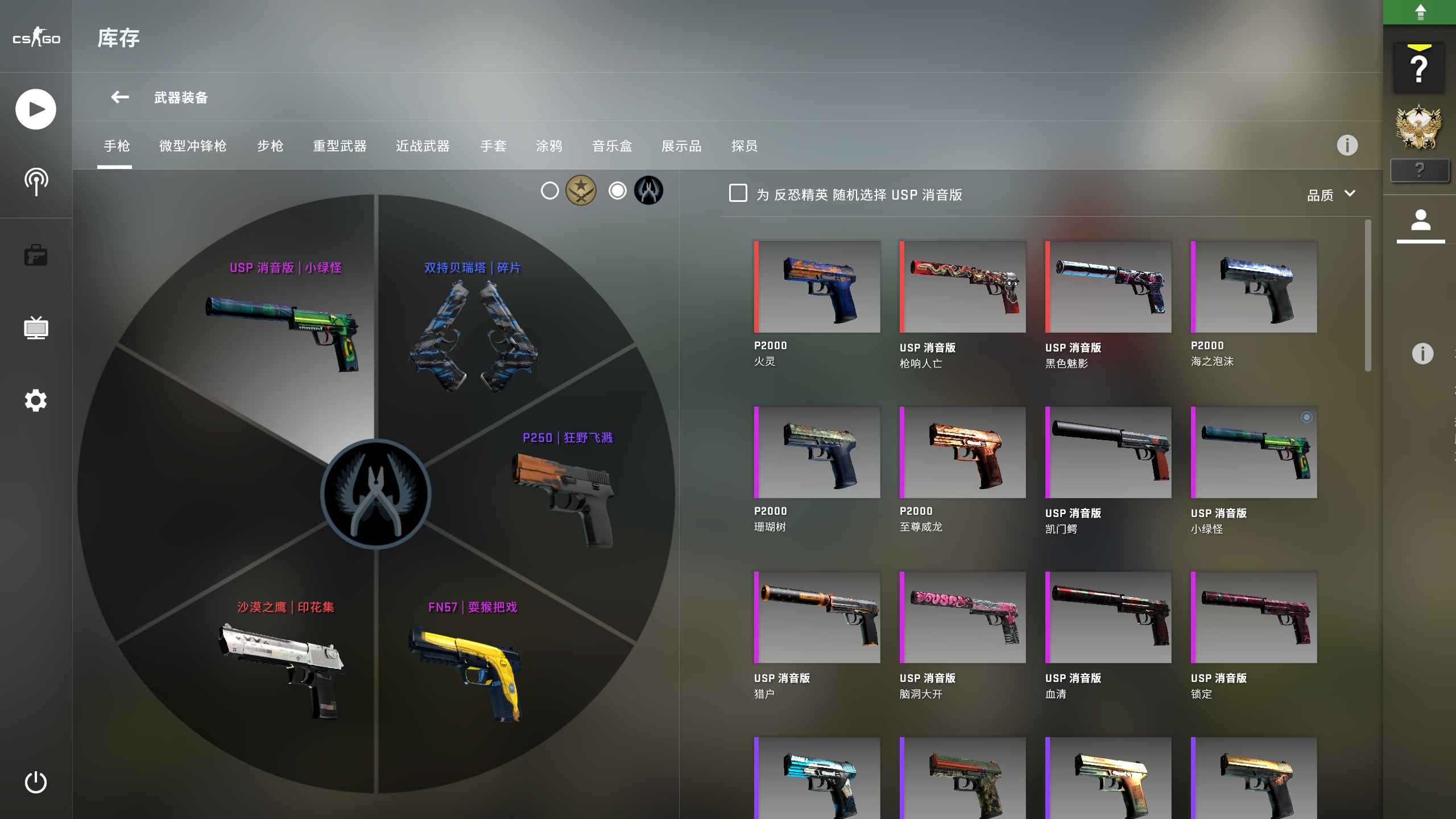Viewport: 1456px width, 819px height.
Task: Click the power/quit icon at bottom left
Action: point(35,783)
